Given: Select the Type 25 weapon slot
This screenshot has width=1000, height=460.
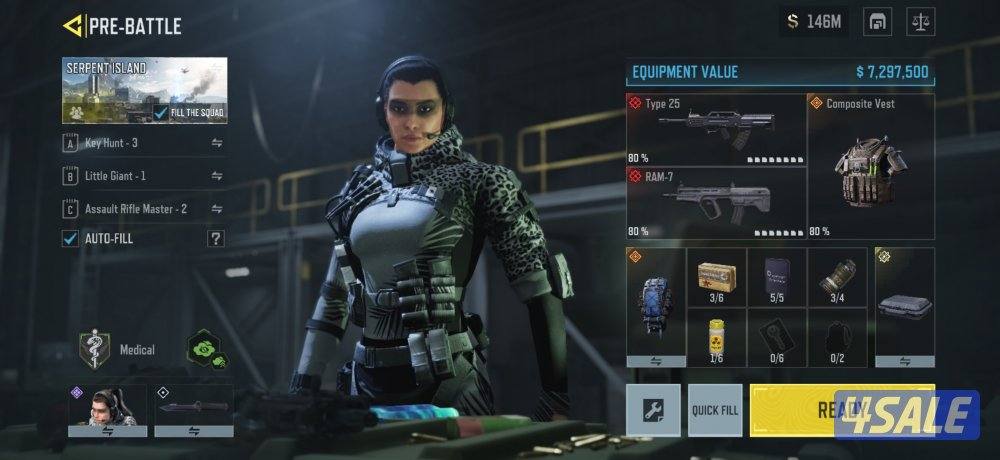Looking at the screenshot, I should 716,129.
